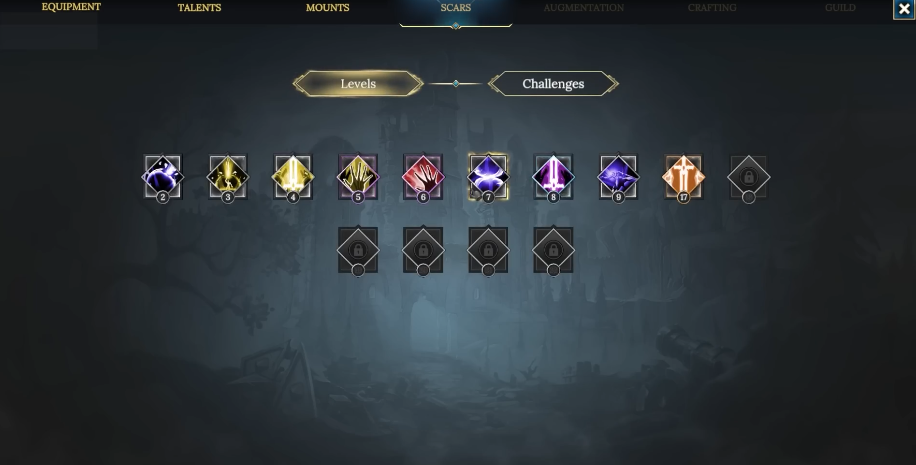Choose the level 3 yellow scar icon
916x465 pixels.
click(x=228, y=177)
